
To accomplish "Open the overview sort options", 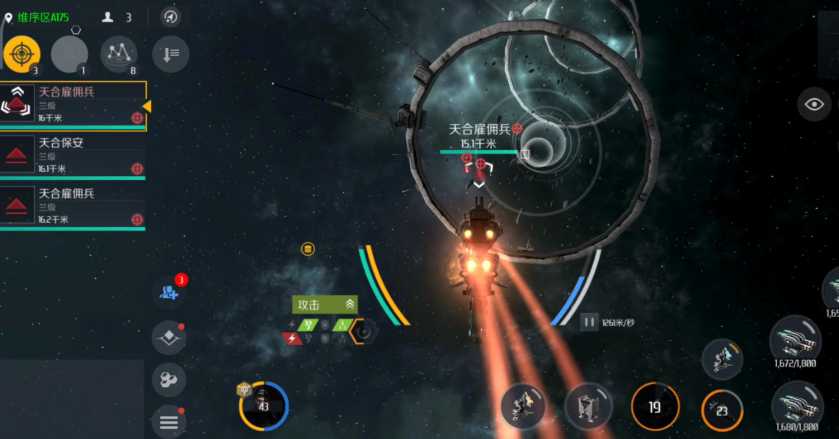I will pos(171,53).
